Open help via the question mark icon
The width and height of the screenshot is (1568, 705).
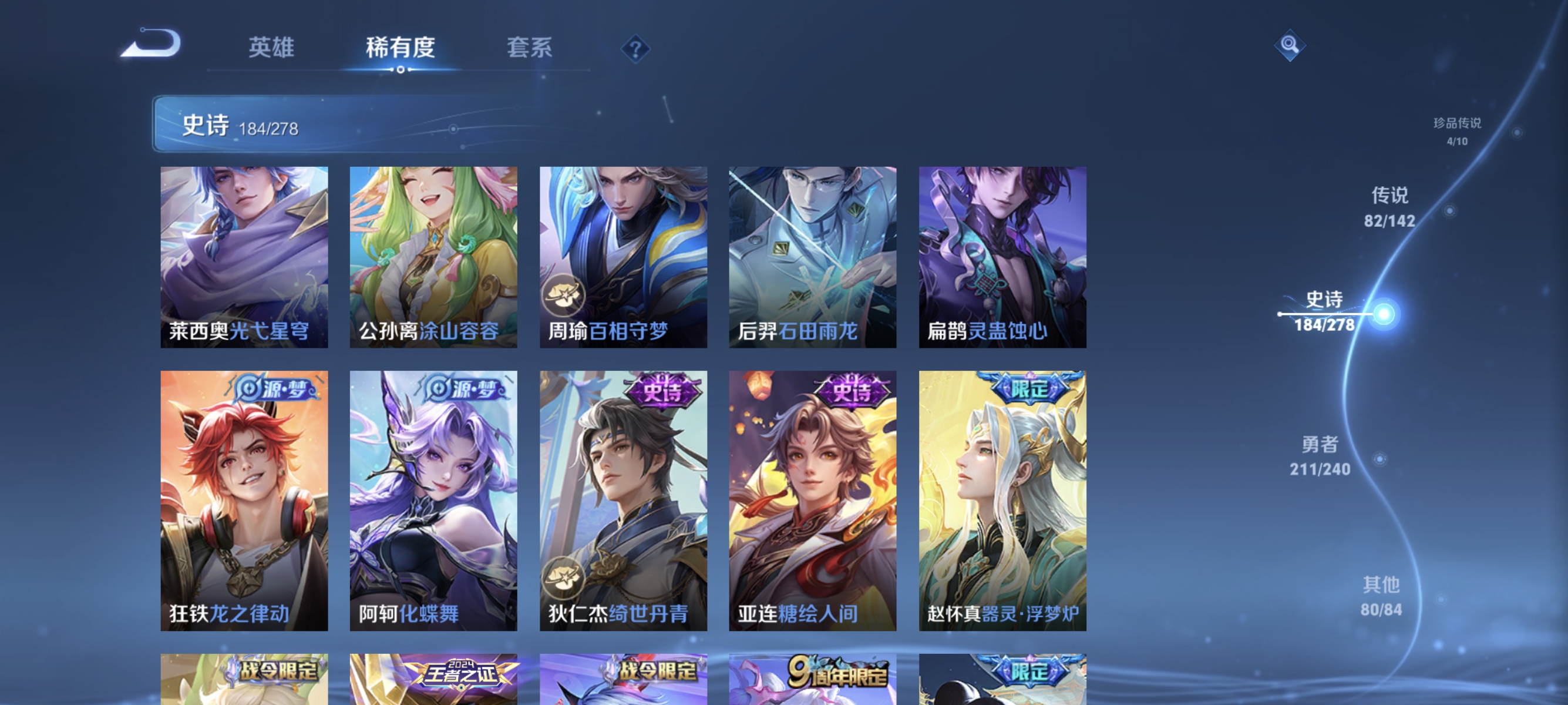(635, 49)
